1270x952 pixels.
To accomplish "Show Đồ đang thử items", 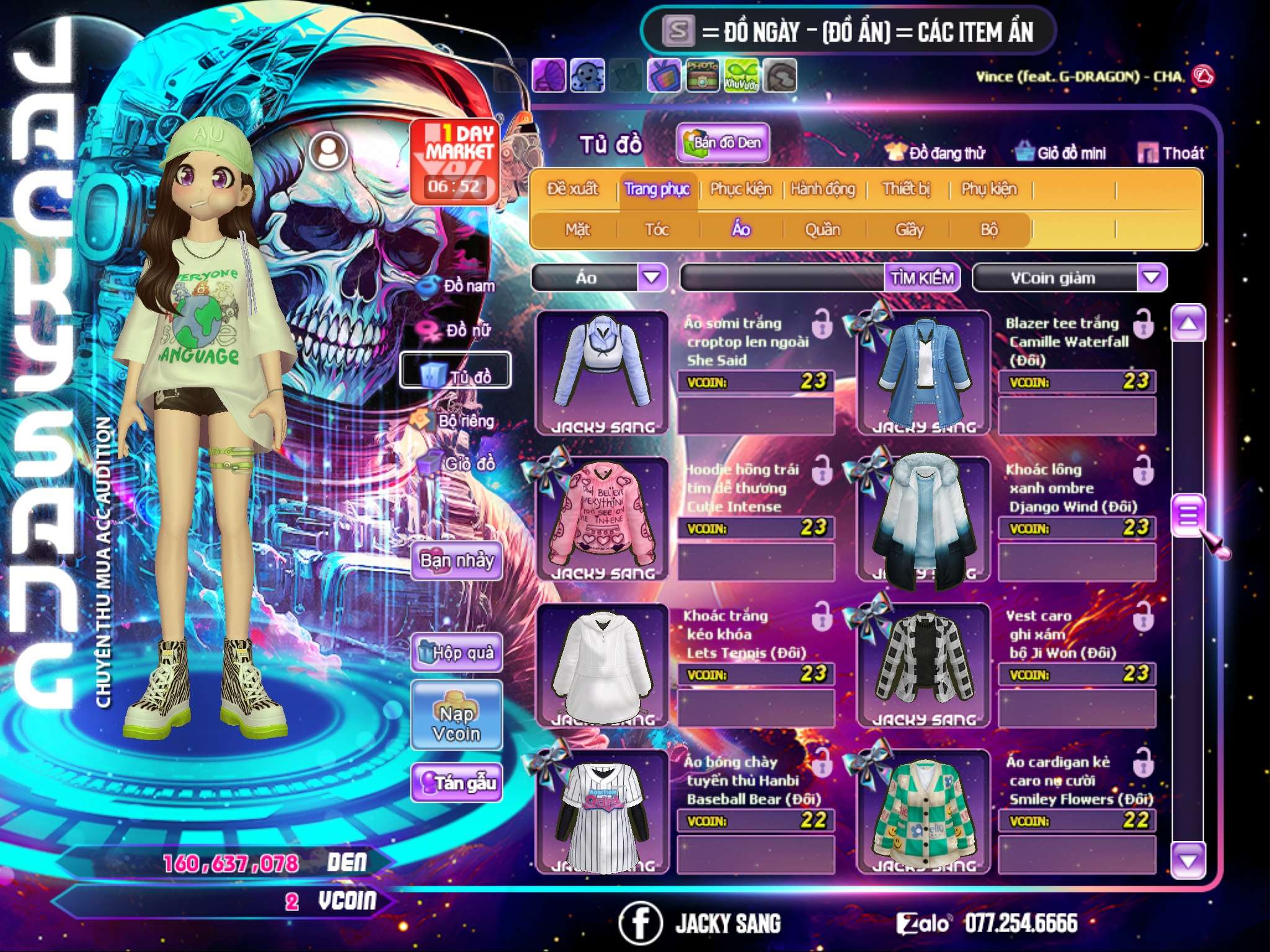I will click(x=936, y=153).
